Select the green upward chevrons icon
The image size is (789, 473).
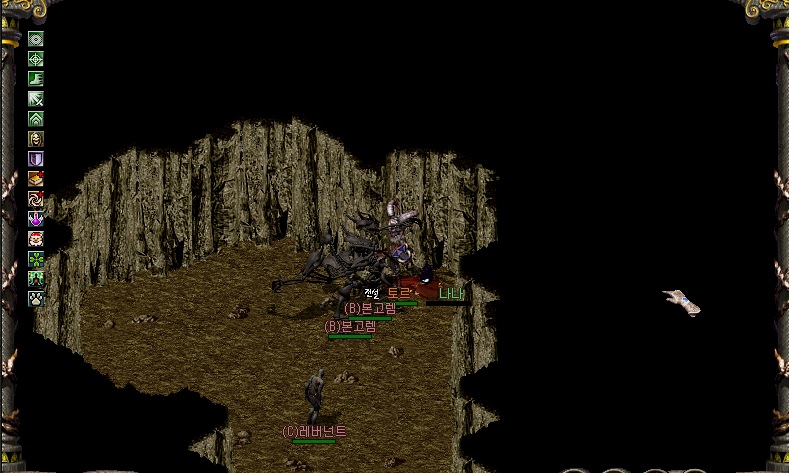click(x=36, y=119)
